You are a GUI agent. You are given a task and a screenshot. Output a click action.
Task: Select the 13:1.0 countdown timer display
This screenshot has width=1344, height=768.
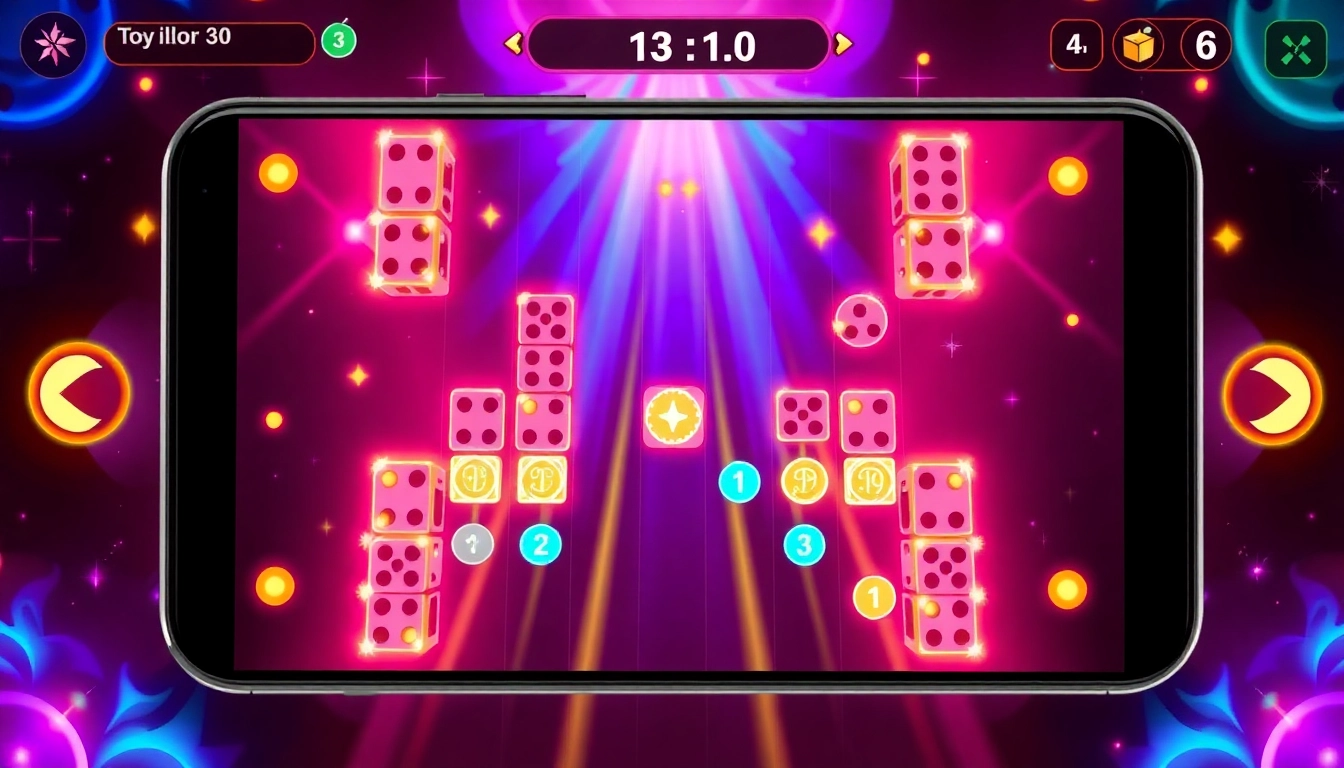[681, 45]
